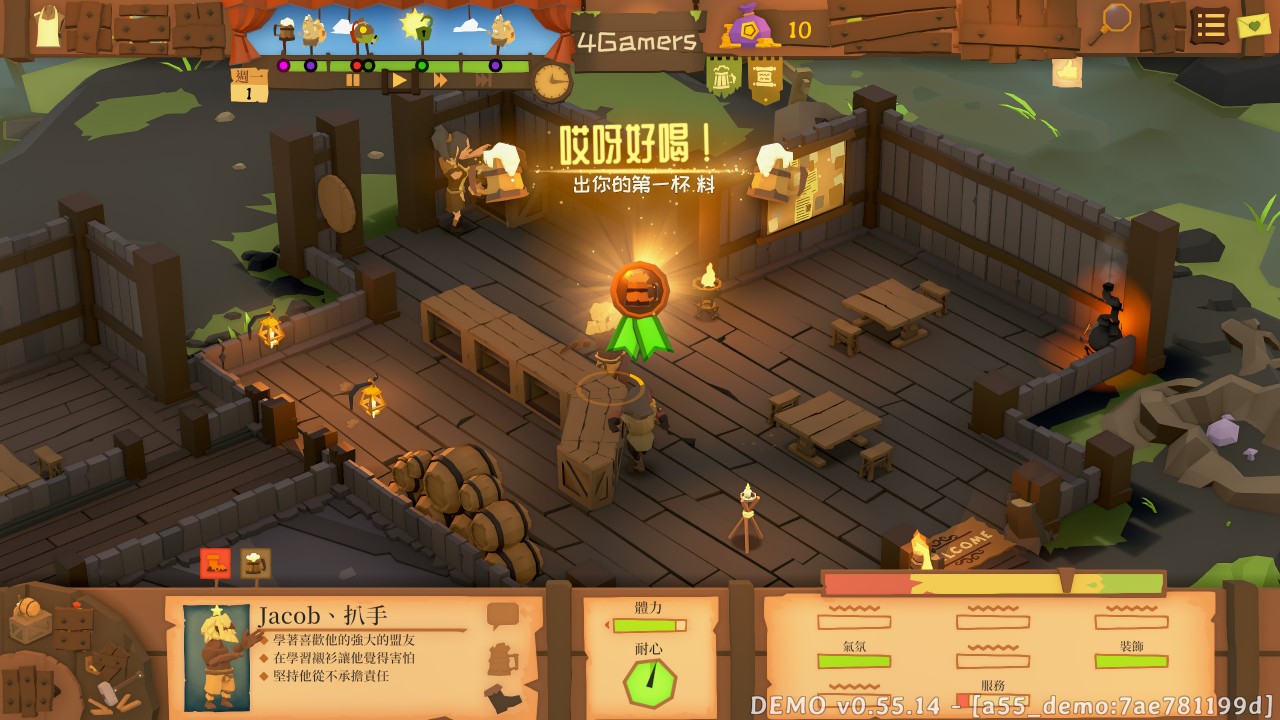This screenshot has height=720, width=1280.
Task: Click the 體力 stamina slider bar
Action: pos(650,623)
